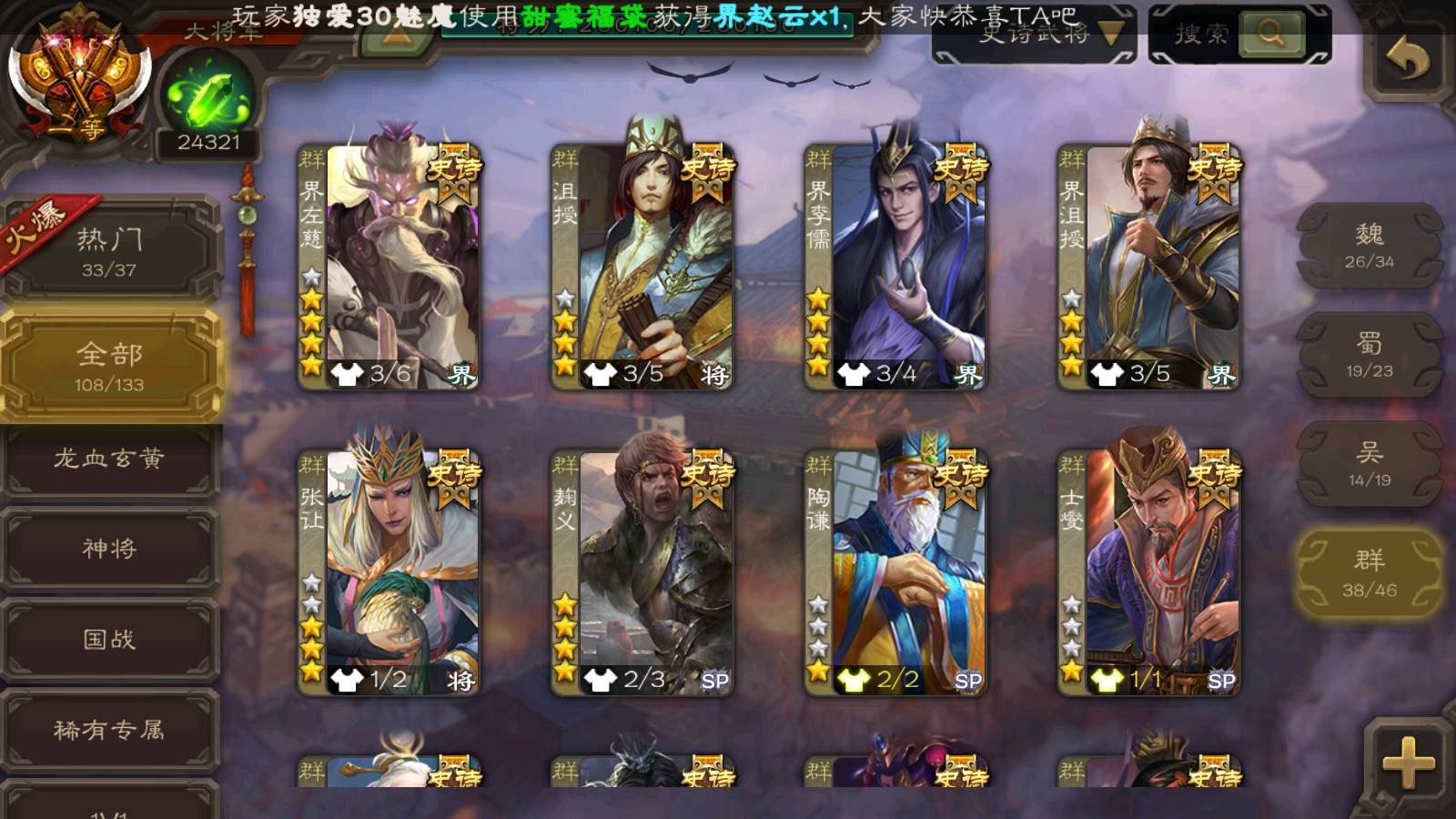Switch to the 国战 category

(x=109, y=639)
